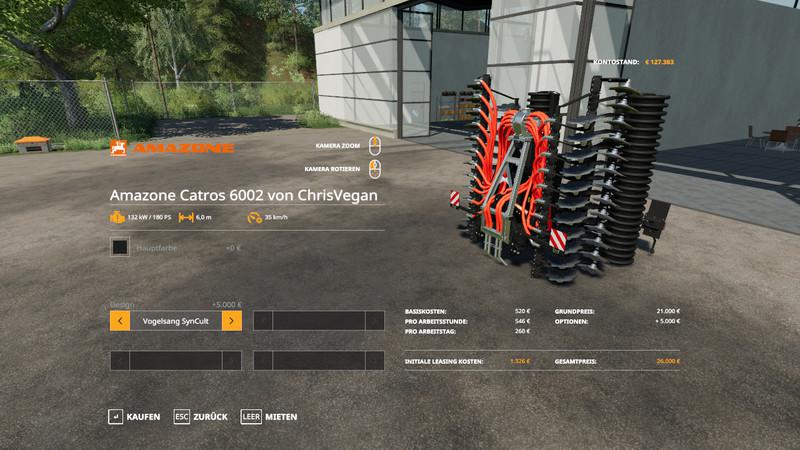The image size is (800, 450).
Task: Open the Hauptfarbe color swatch
Action: 120,247
